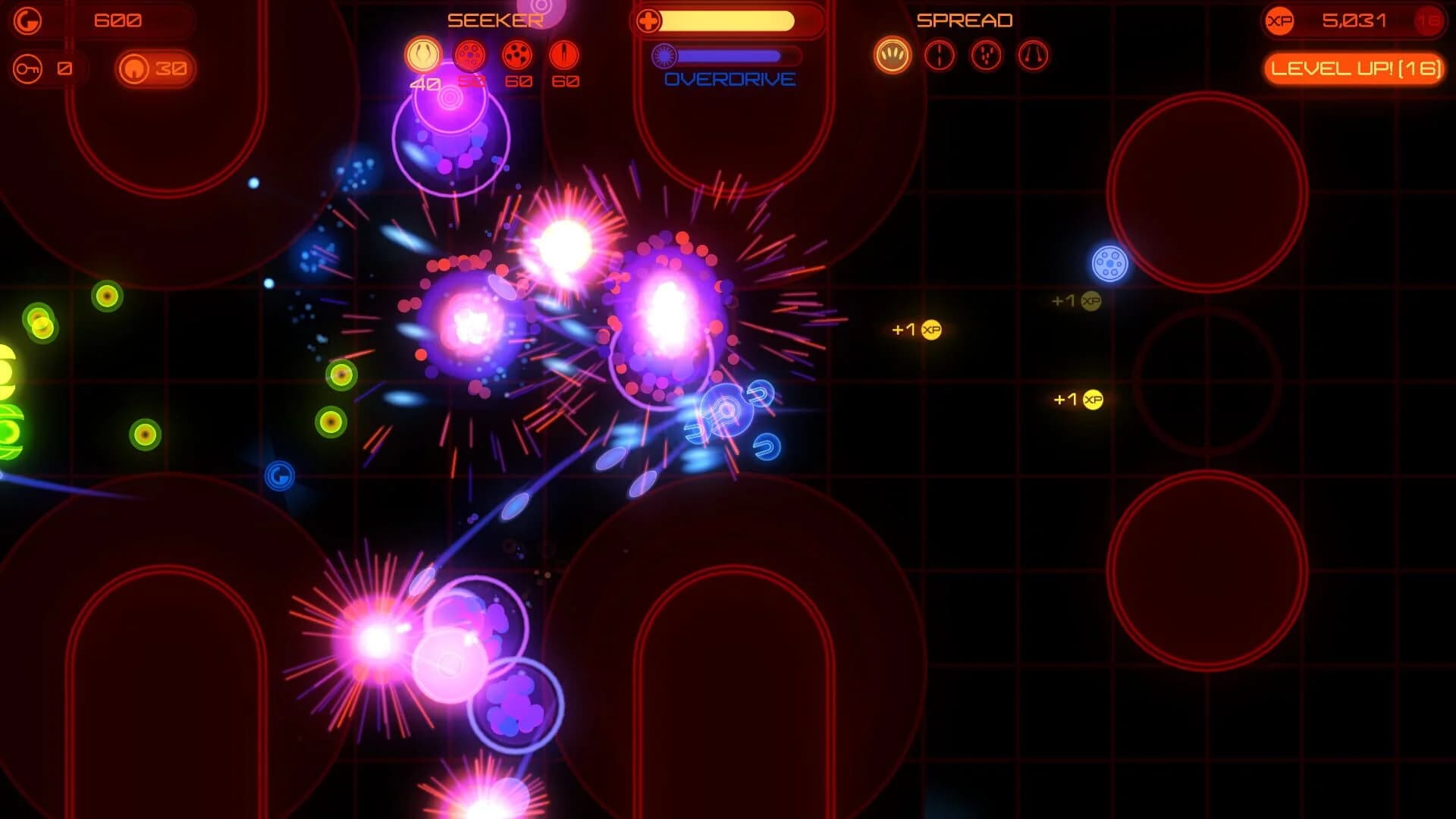Collect the blue mine pickup on the right

[x=1110, y=262]
